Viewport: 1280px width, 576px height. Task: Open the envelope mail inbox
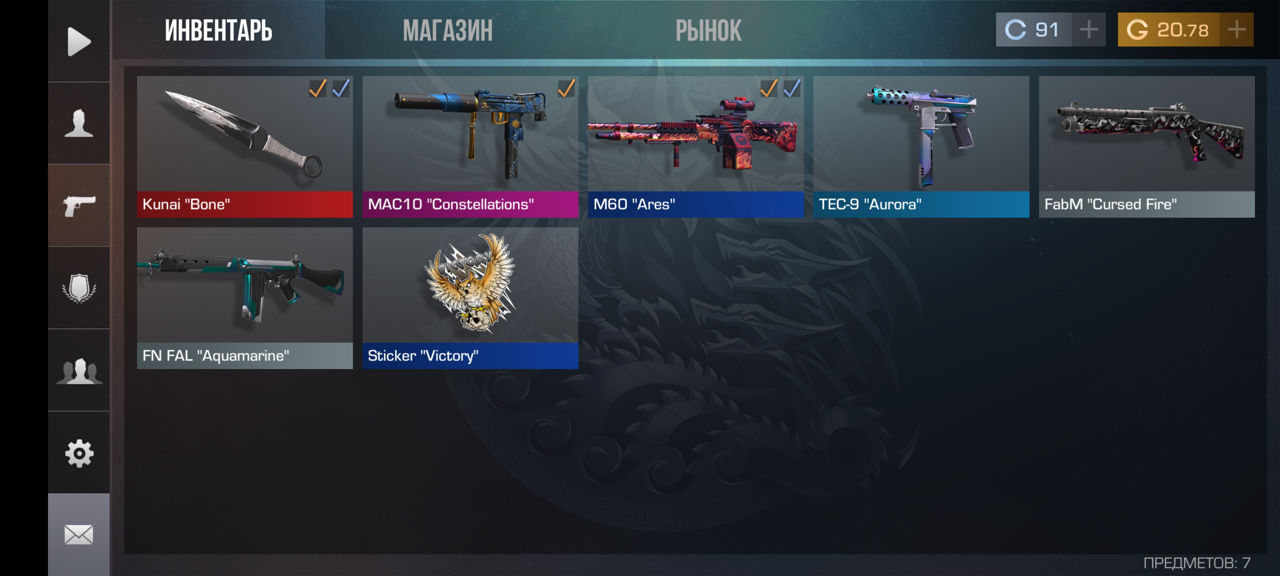coord(79,535)
